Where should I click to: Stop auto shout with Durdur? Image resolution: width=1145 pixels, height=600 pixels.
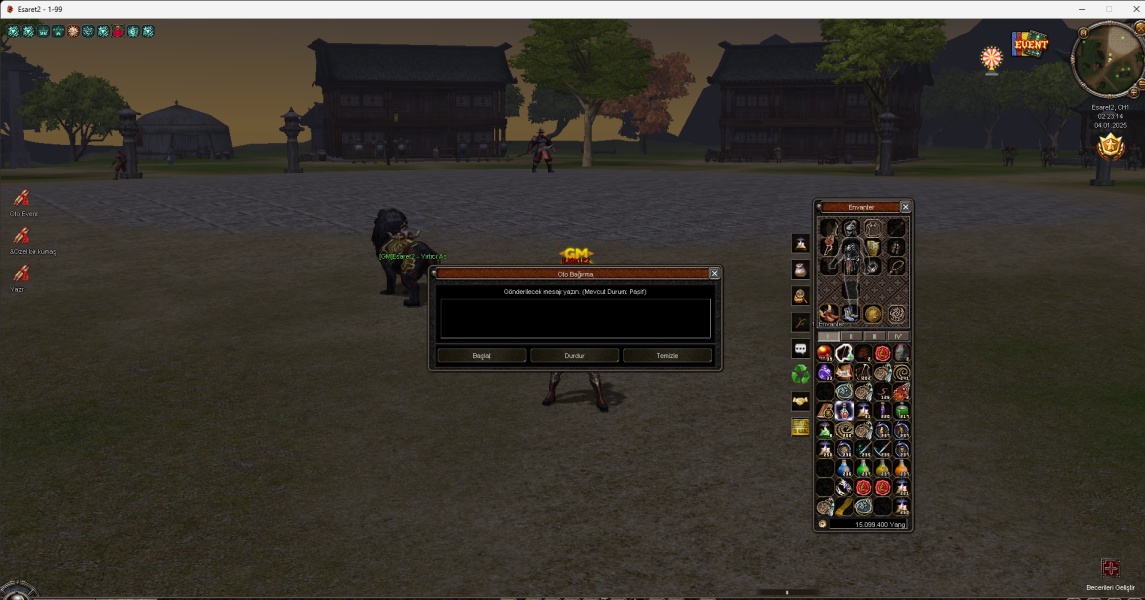(574, 355)
